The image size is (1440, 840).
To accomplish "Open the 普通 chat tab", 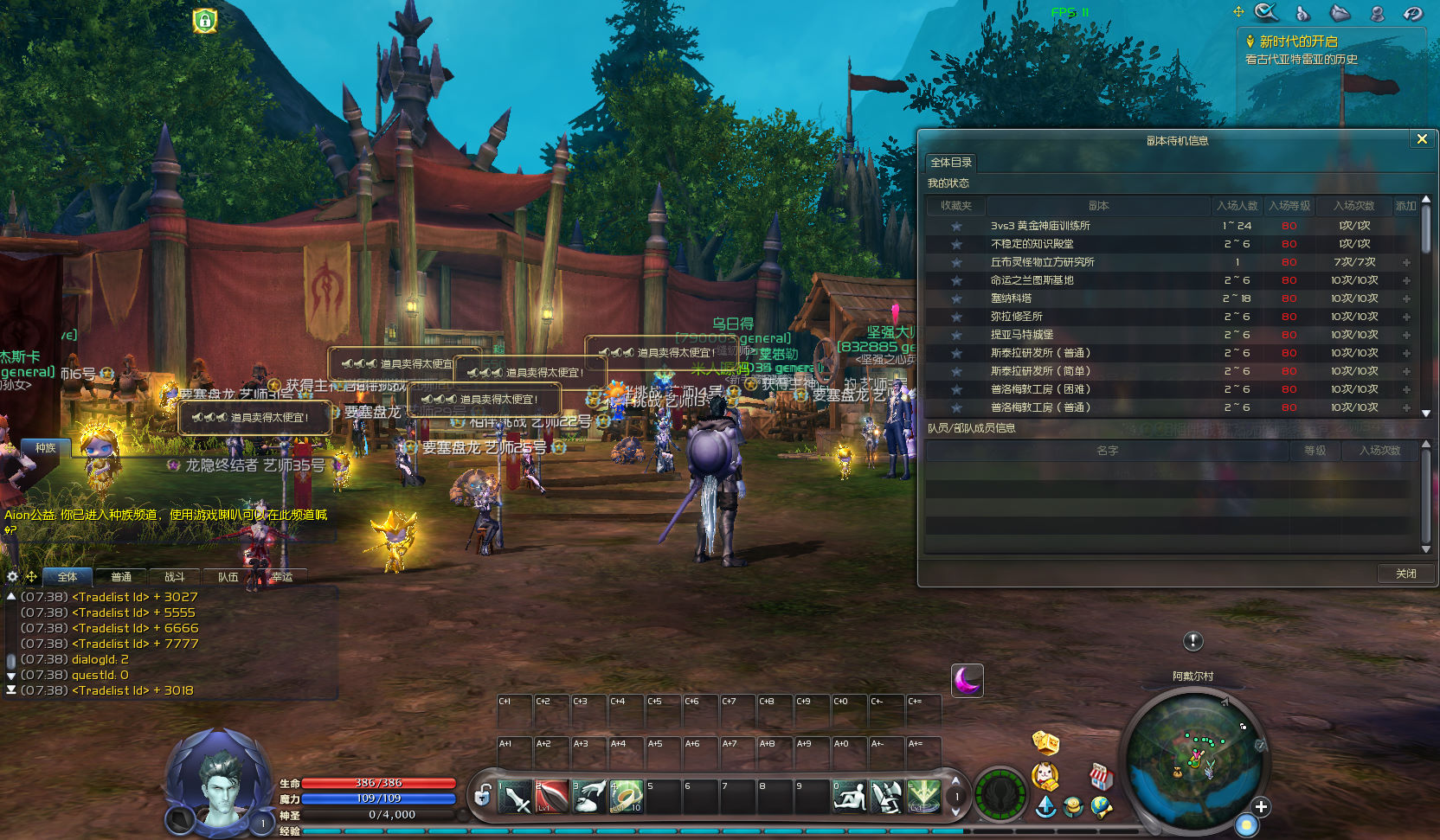I will [x=121, y=577].
